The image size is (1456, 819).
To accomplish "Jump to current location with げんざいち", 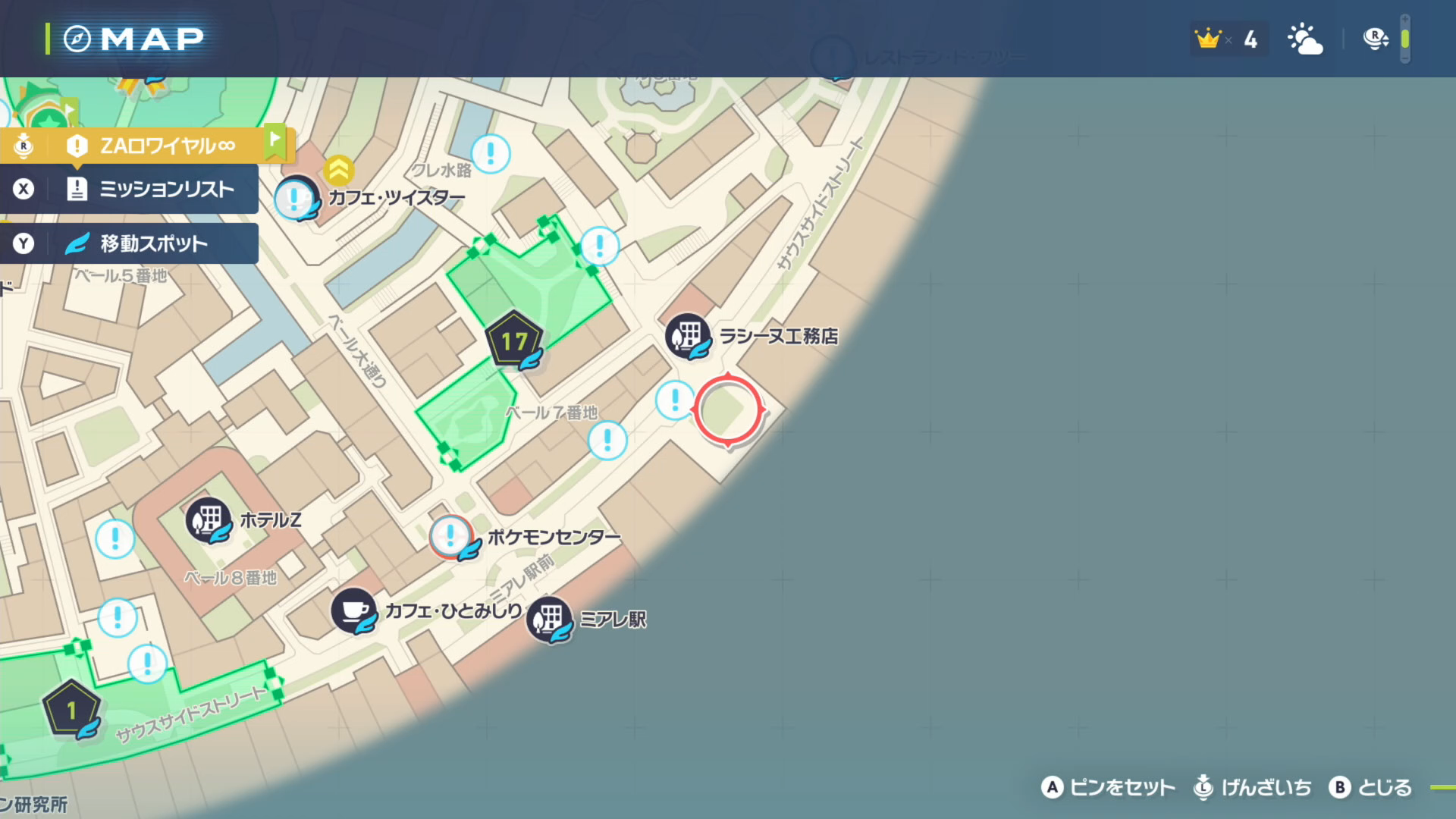I will pyautogui.click(x=1252, y=788).
